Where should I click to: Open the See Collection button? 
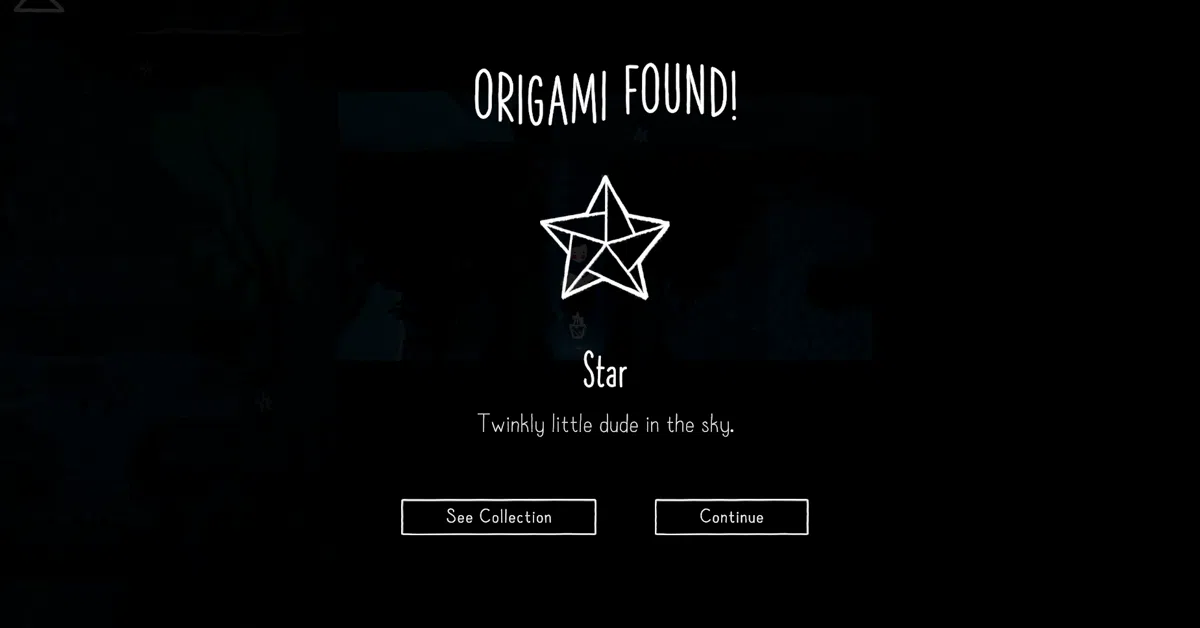tap(498, 517)
